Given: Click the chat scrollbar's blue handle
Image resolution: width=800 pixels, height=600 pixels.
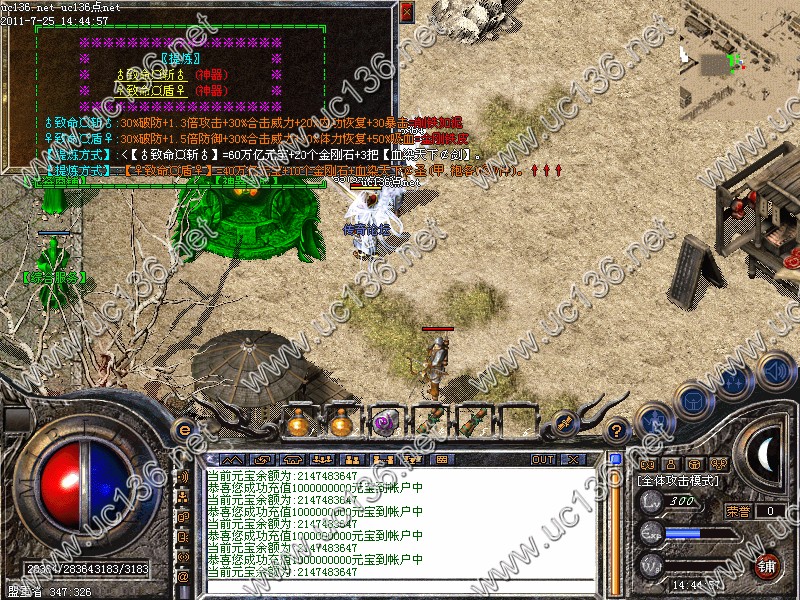Looking at the screenshot, I should (616, 460).
